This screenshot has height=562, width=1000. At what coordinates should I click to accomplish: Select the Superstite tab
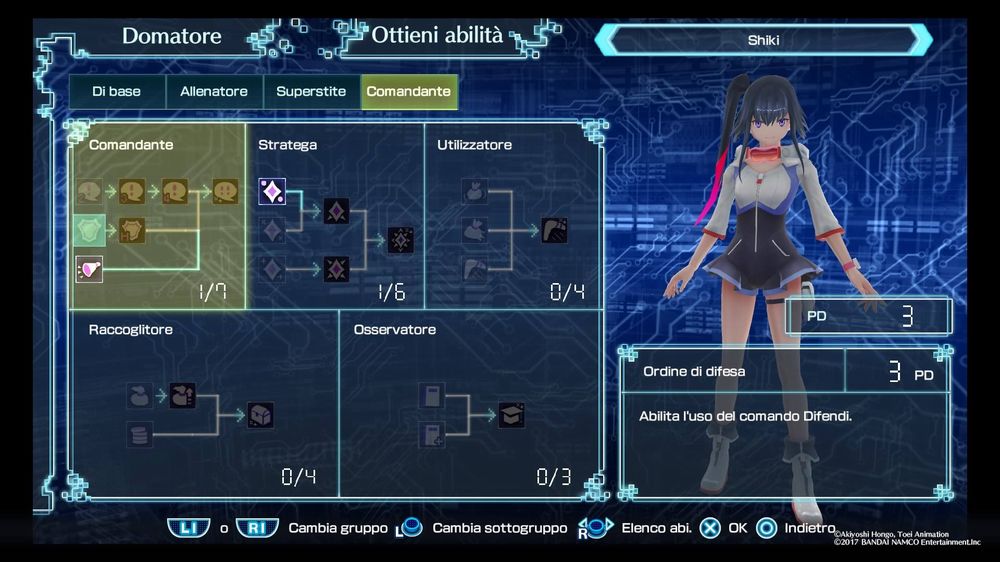tap(311, 92)
